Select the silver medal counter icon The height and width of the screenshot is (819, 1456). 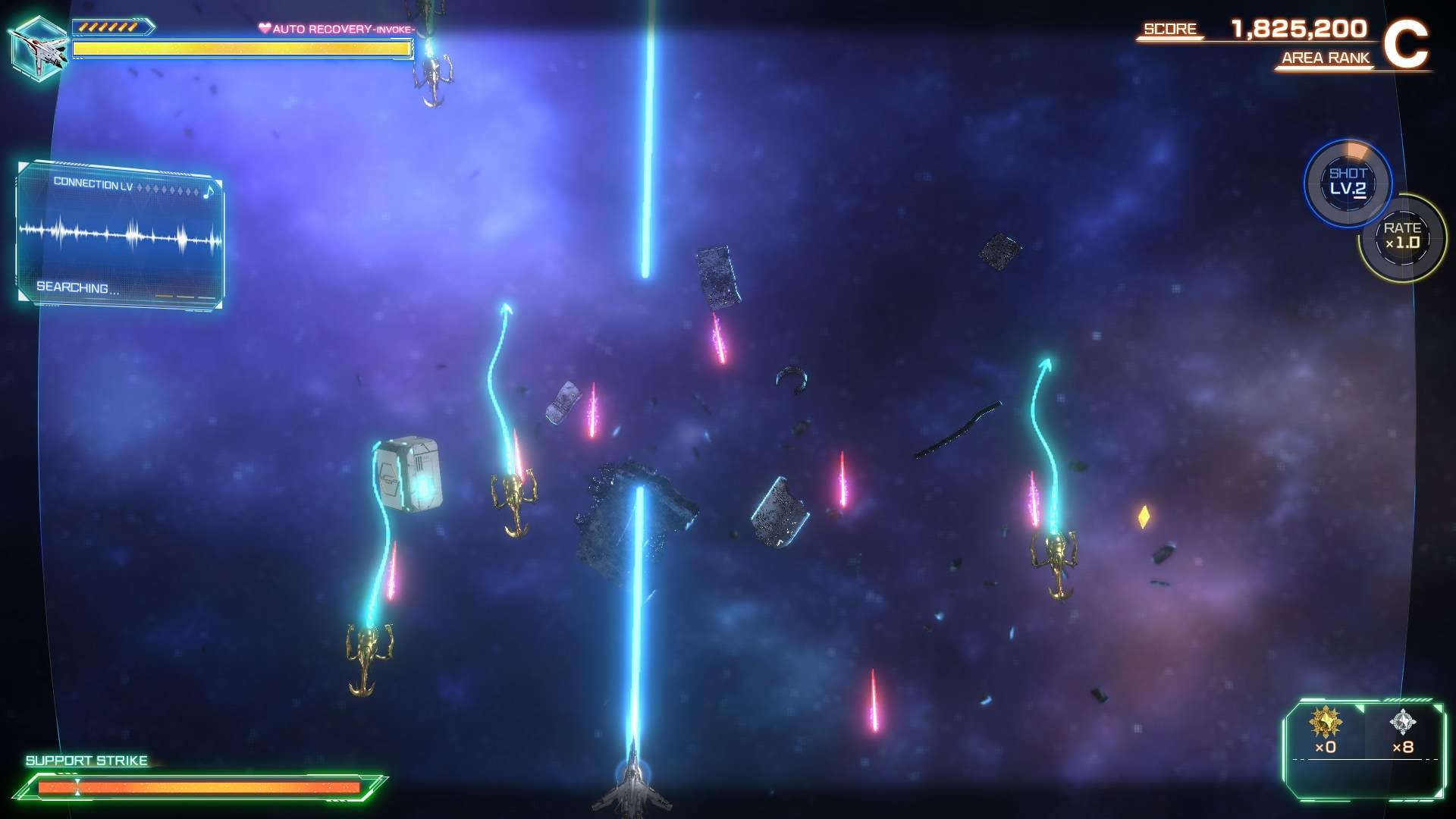(x=1403, y=723)
